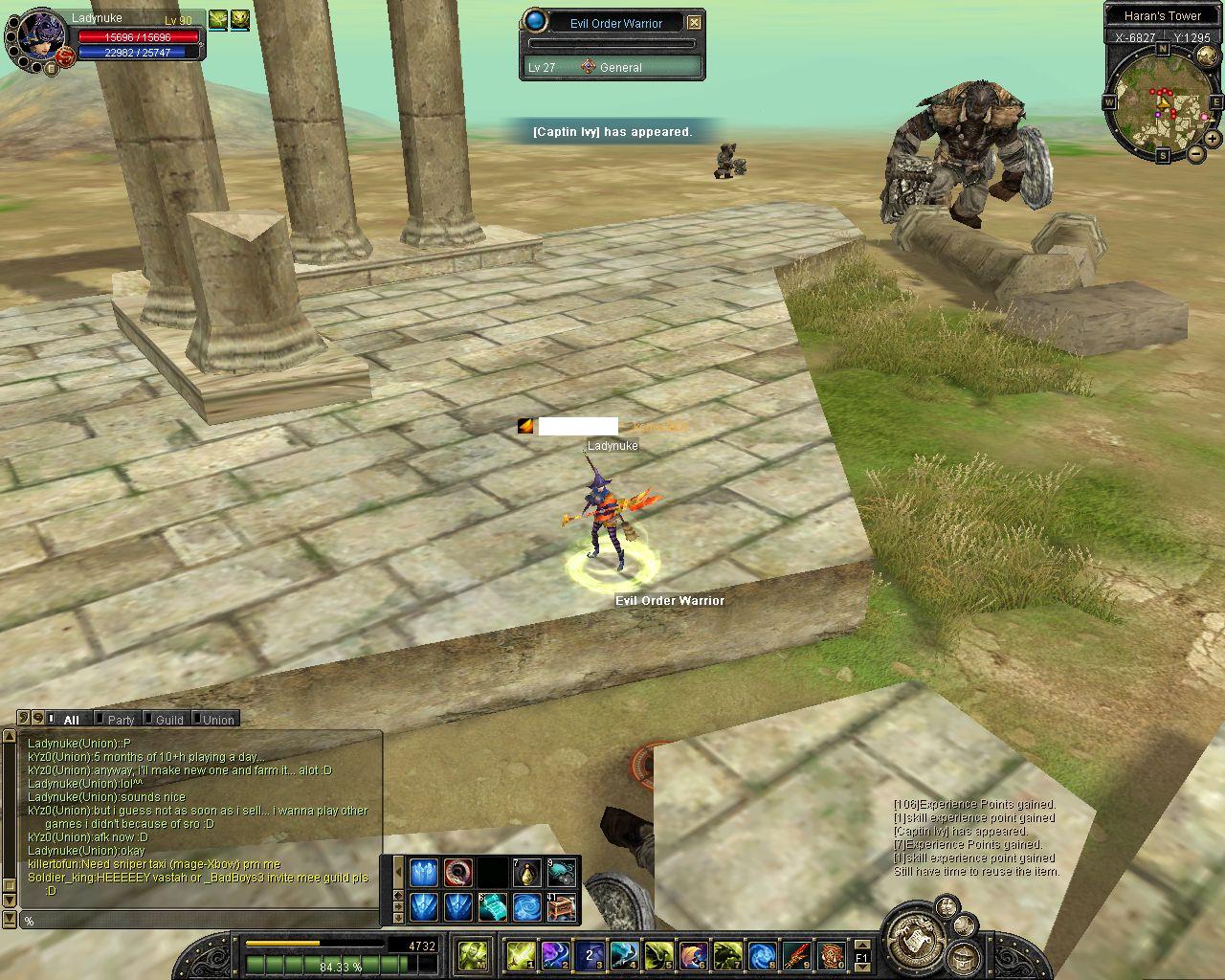The height and width of the screenshot is (980, 1225).
Task: Click the chat message input field
Action: [201, 921]
